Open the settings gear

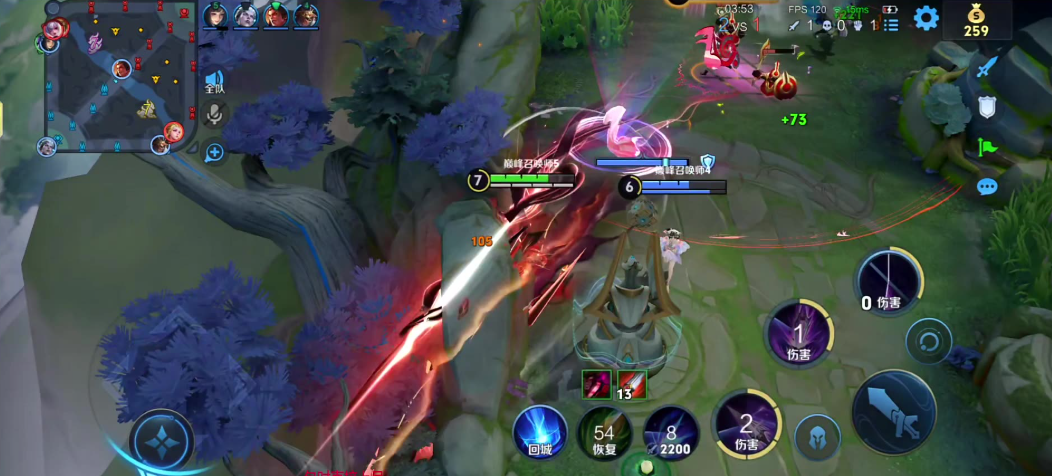click(x=926, y=18)
